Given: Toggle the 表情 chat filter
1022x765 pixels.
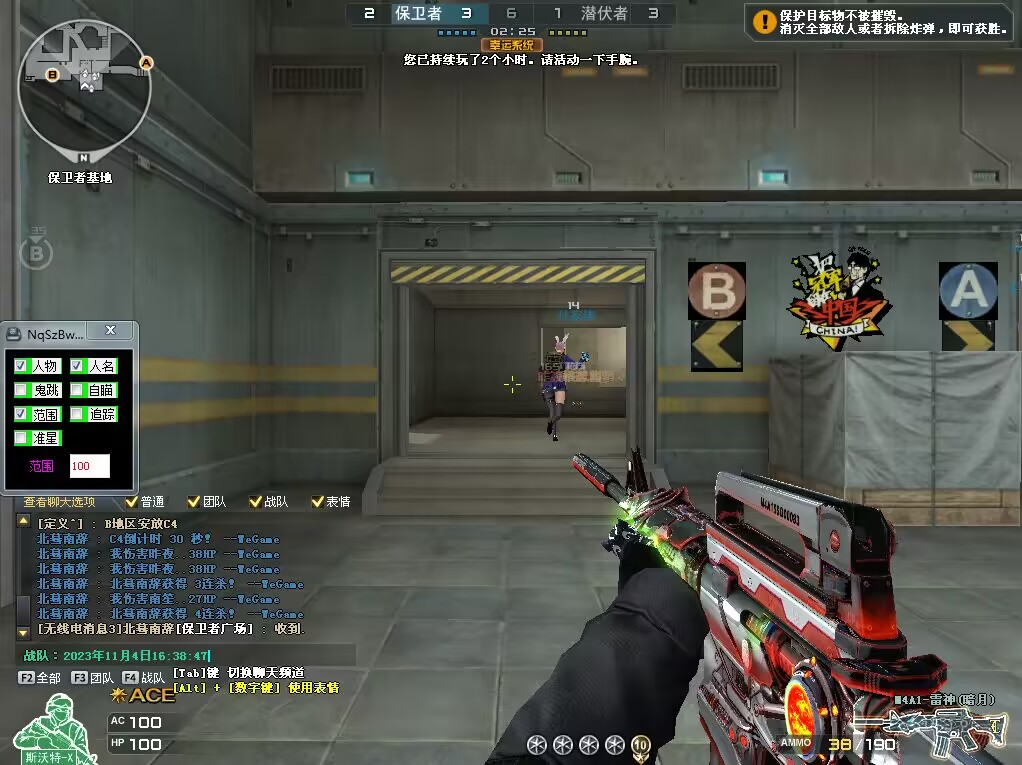Looking at the screenshot, I should click(318, 502).
